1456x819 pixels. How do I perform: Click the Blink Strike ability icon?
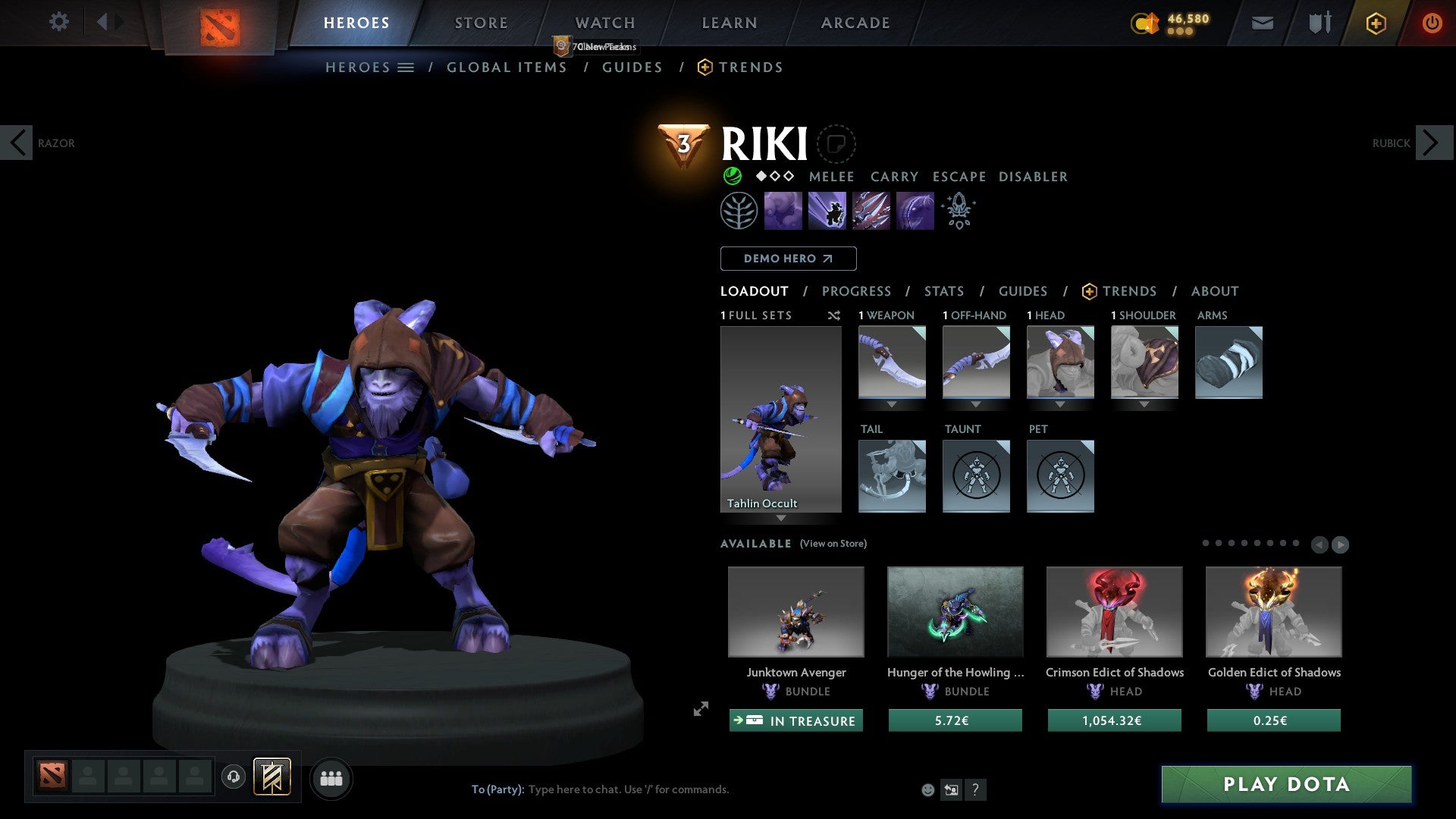point(827,210)
